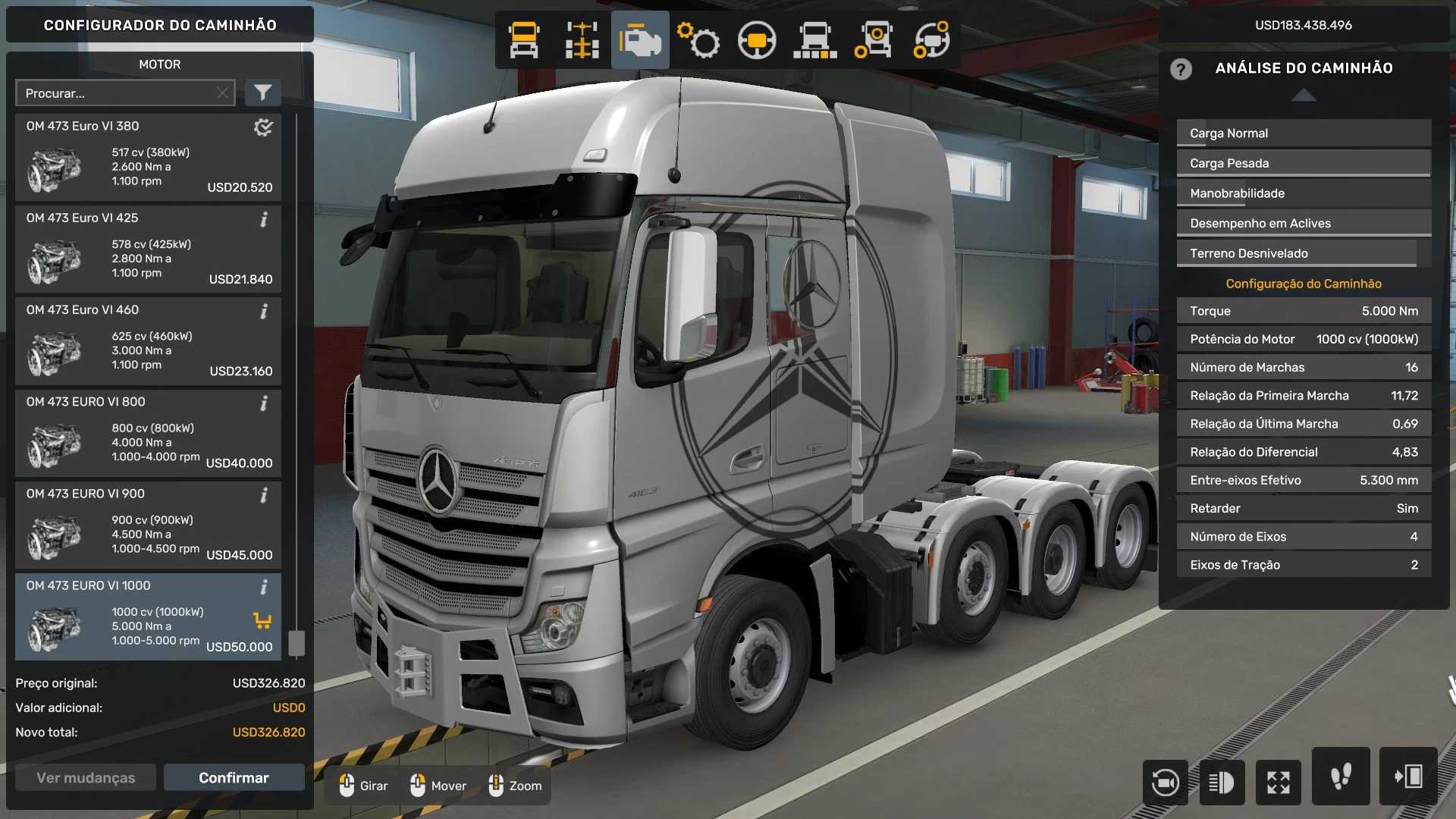Choose the OM 473 Euro VI 460 engine
Screen dimensions: 1456x819
[148, 341]
